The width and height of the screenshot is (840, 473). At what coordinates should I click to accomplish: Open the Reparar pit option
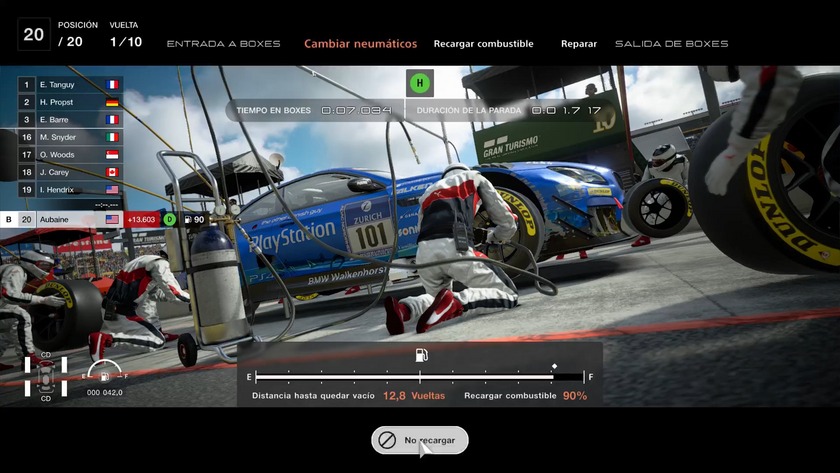[579, 44]
